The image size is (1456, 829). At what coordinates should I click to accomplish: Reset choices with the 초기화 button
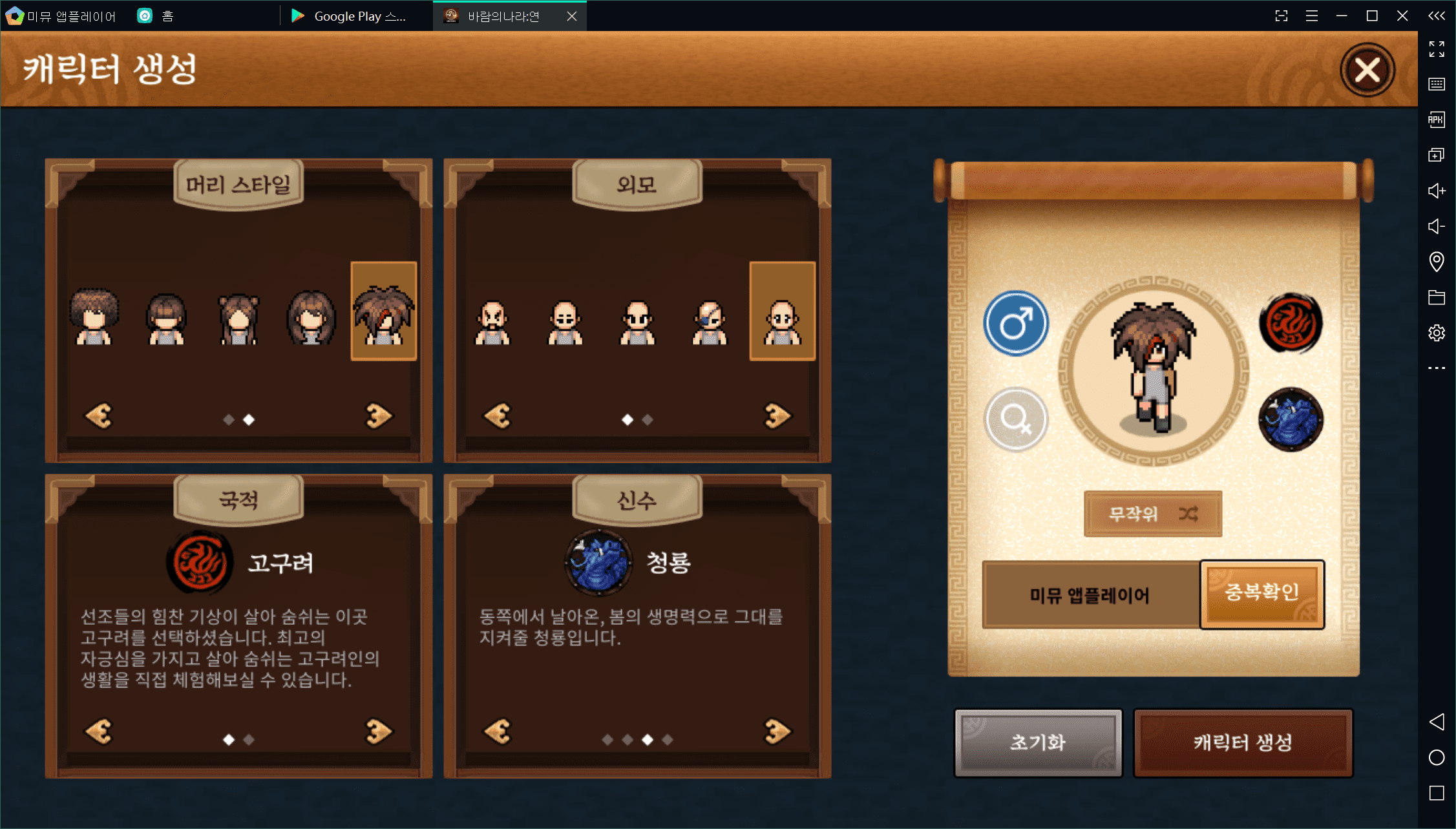pyautogui.click(x=1038, y=742)
